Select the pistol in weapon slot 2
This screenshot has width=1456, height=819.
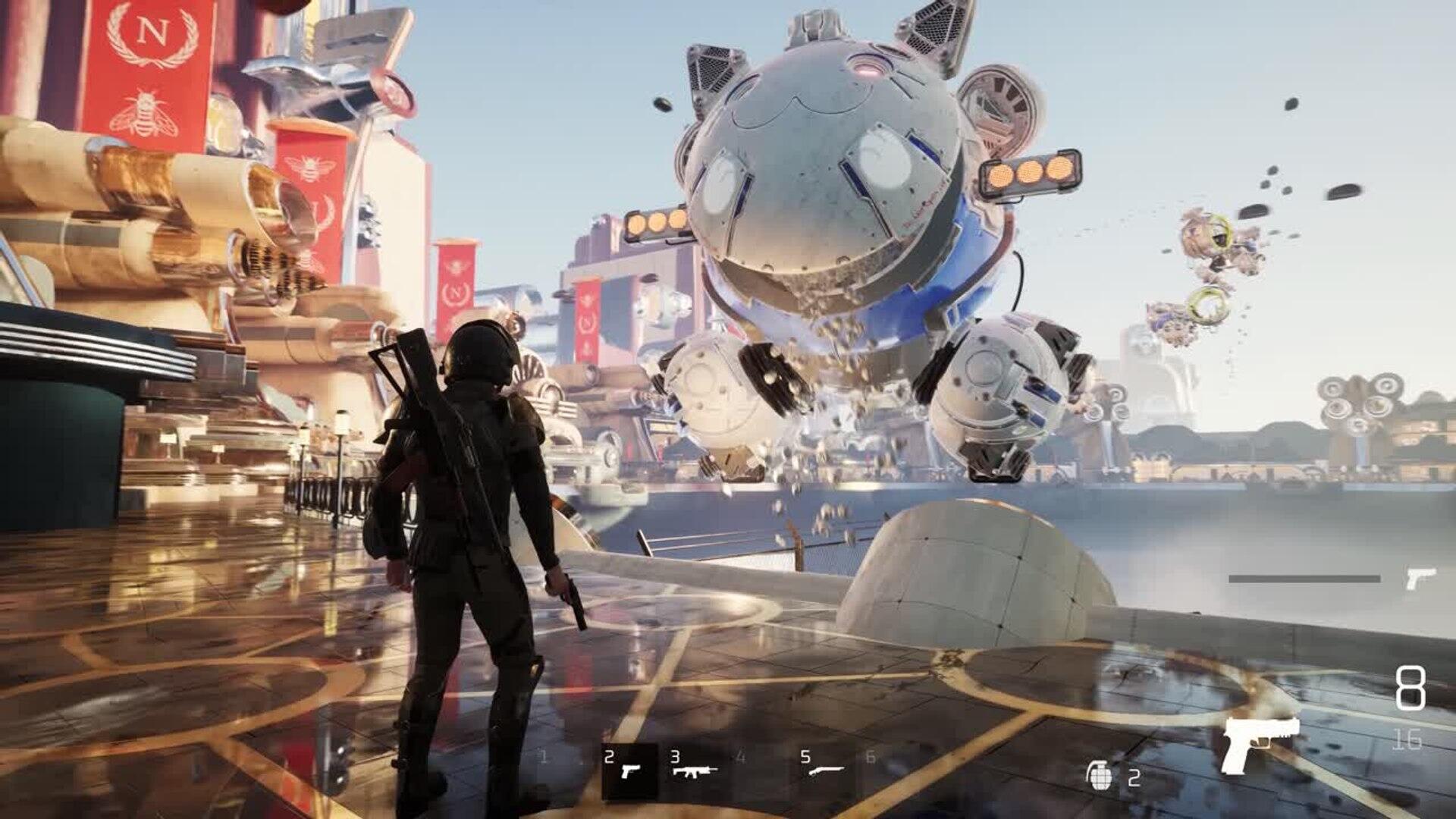coord(629,770)
